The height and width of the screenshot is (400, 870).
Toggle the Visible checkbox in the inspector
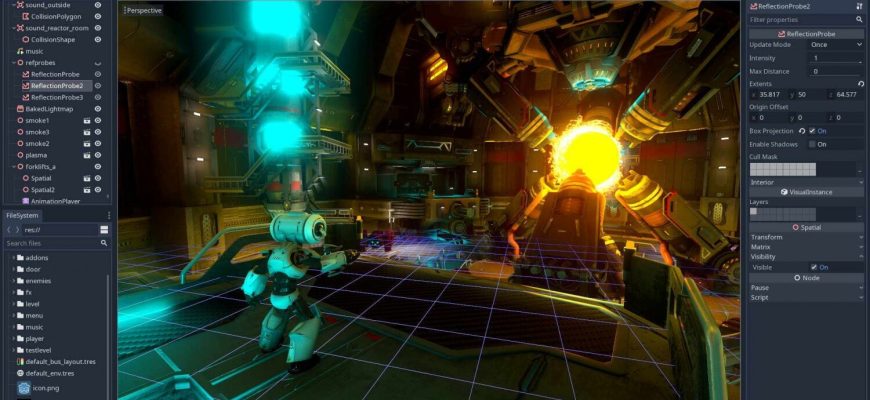click(812, 267)
